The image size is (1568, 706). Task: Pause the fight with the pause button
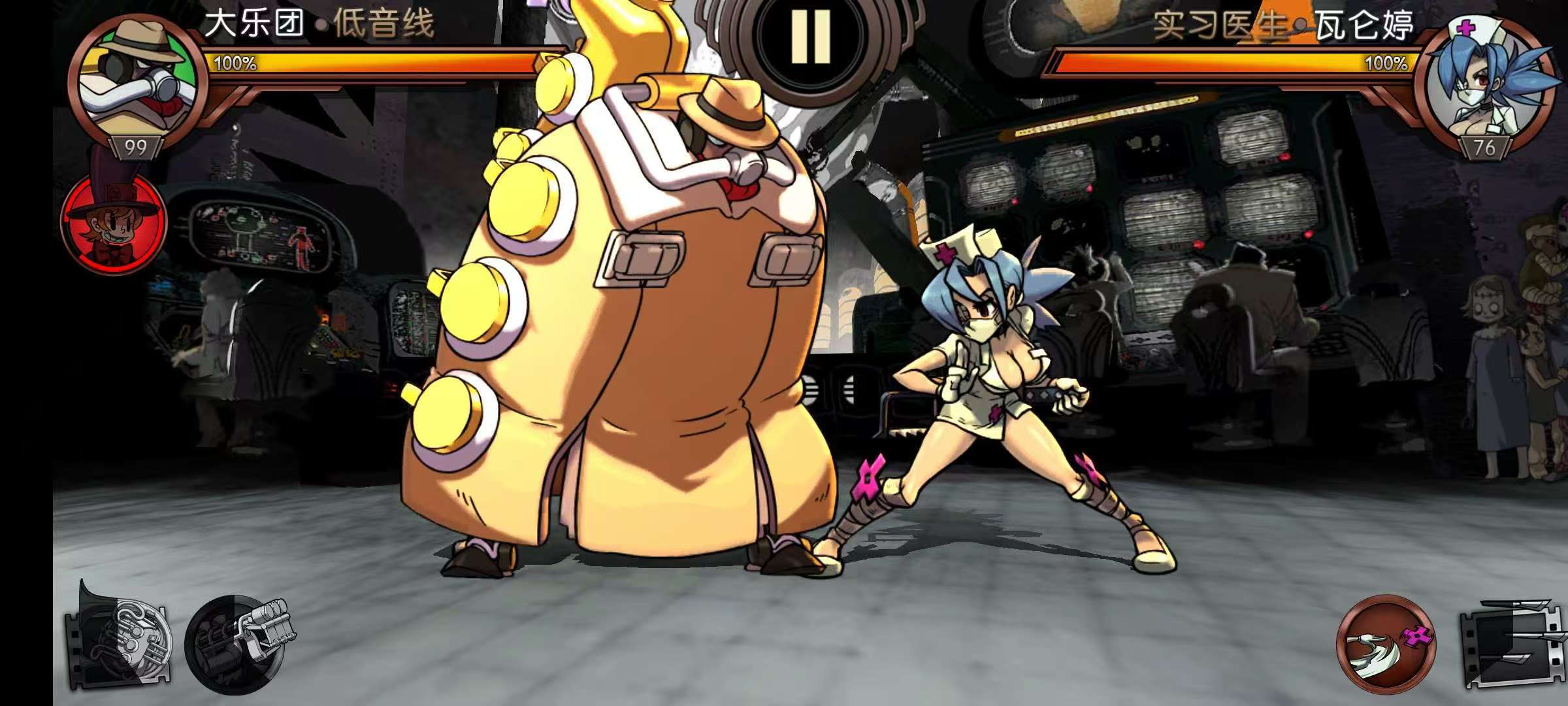point(810,38)
